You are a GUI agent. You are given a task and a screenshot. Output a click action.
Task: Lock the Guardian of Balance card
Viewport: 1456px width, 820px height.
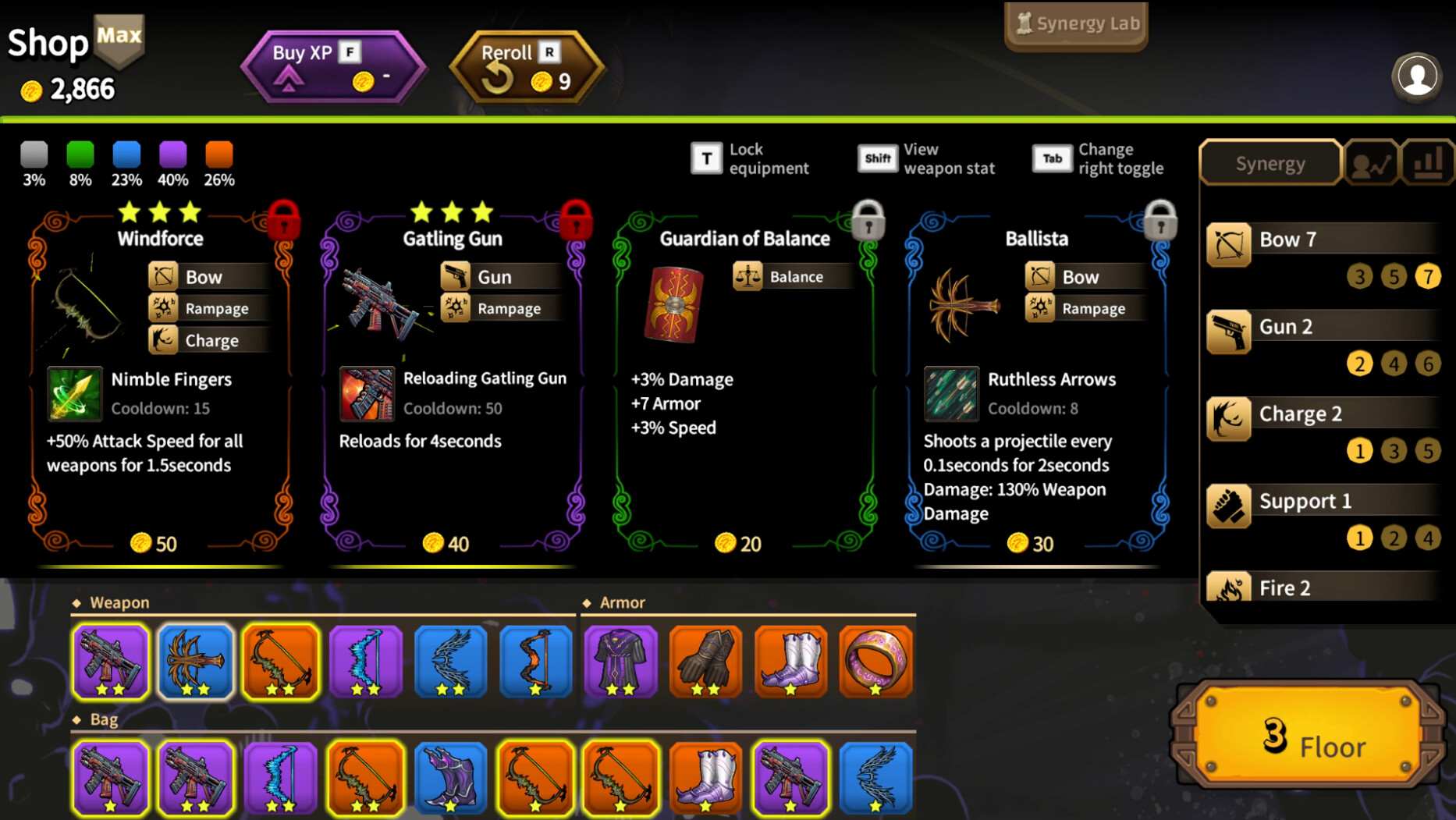click(x=868, y=219)
